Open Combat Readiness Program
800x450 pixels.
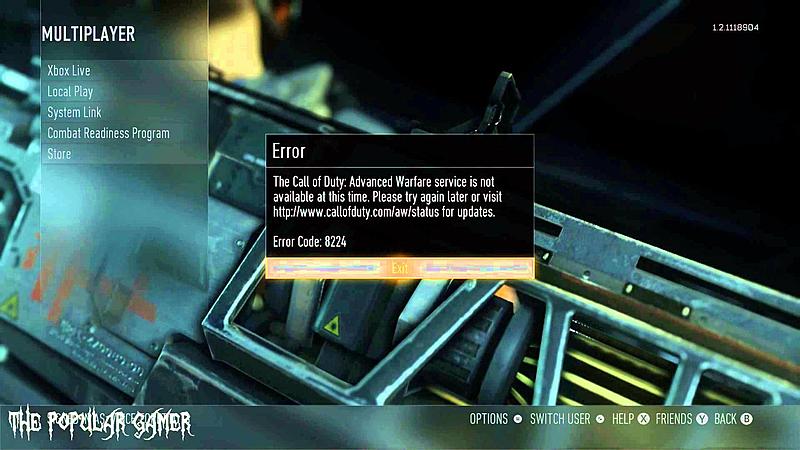[x=108, y=133]
